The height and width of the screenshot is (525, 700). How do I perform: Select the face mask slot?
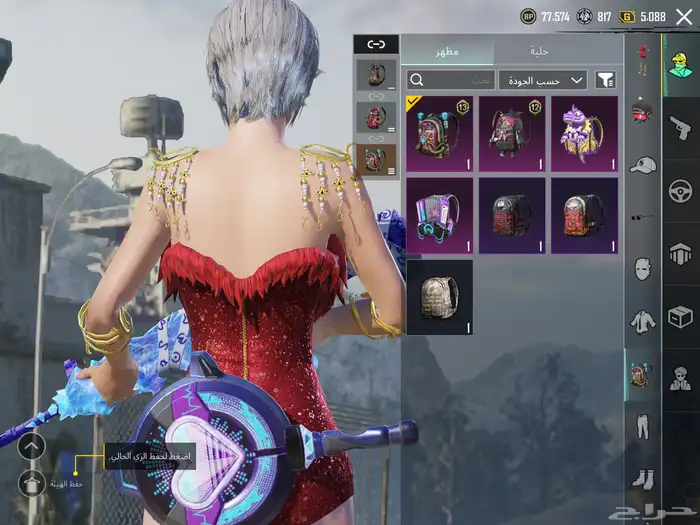642,269
